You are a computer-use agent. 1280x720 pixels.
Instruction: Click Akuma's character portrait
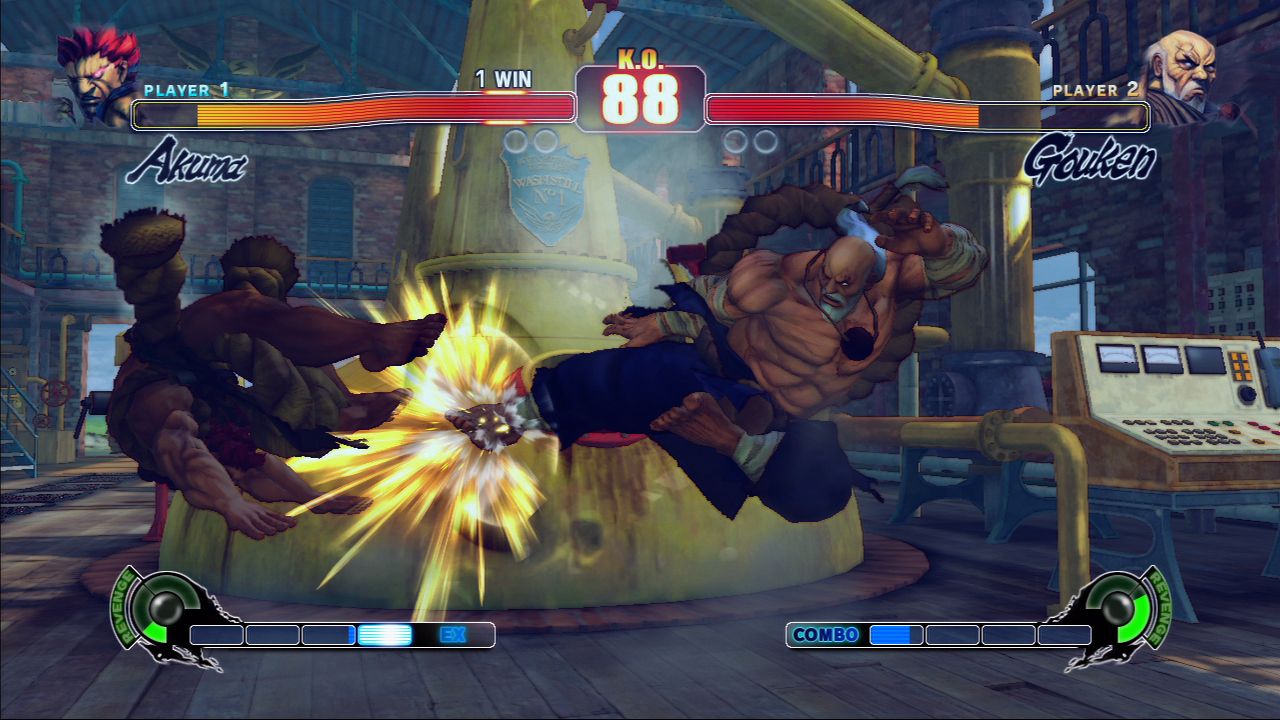click(98, 75)
